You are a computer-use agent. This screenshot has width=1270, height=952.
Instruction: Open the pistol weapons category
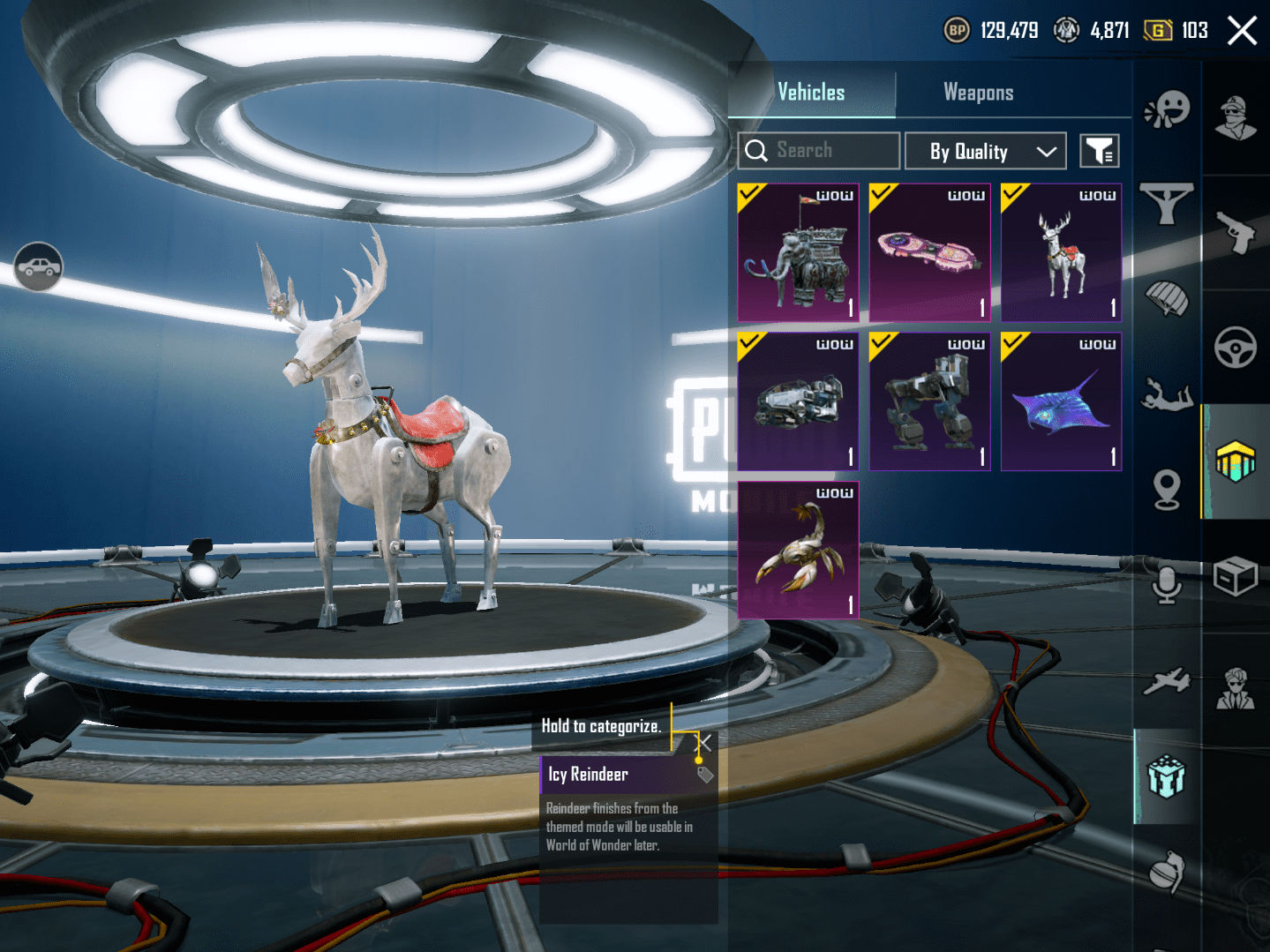pyautogui.click(x=1236, y=232)
